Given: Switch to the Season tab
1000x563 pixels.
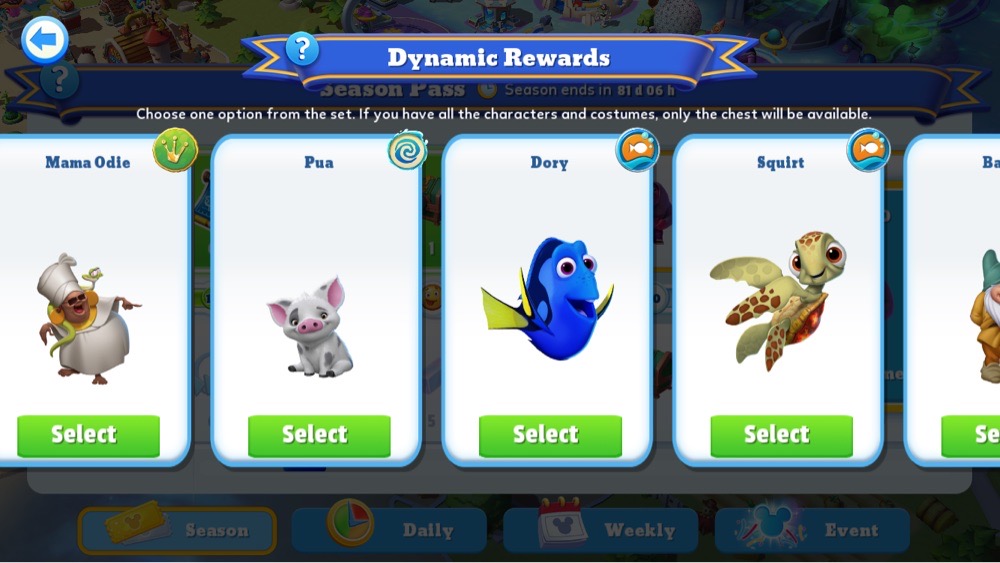Looking at the screenshot, I should (177, 530).
